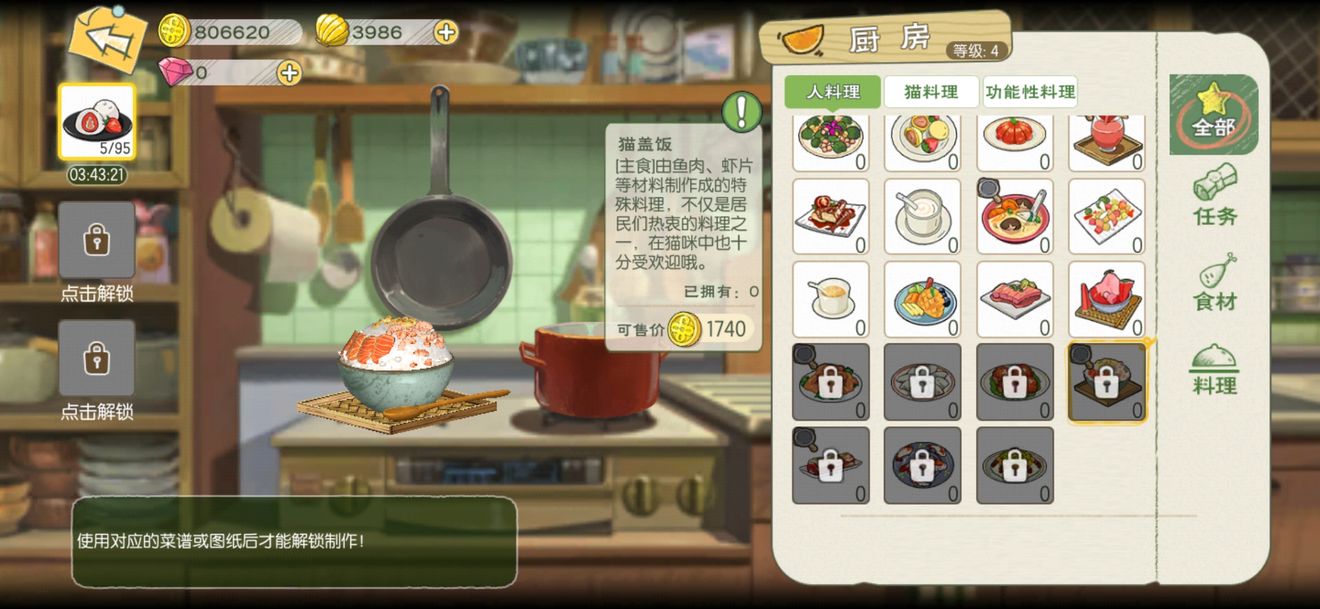Open the 功能性料理 tab
The image size is (1320, 609).
click(1030, 92)
